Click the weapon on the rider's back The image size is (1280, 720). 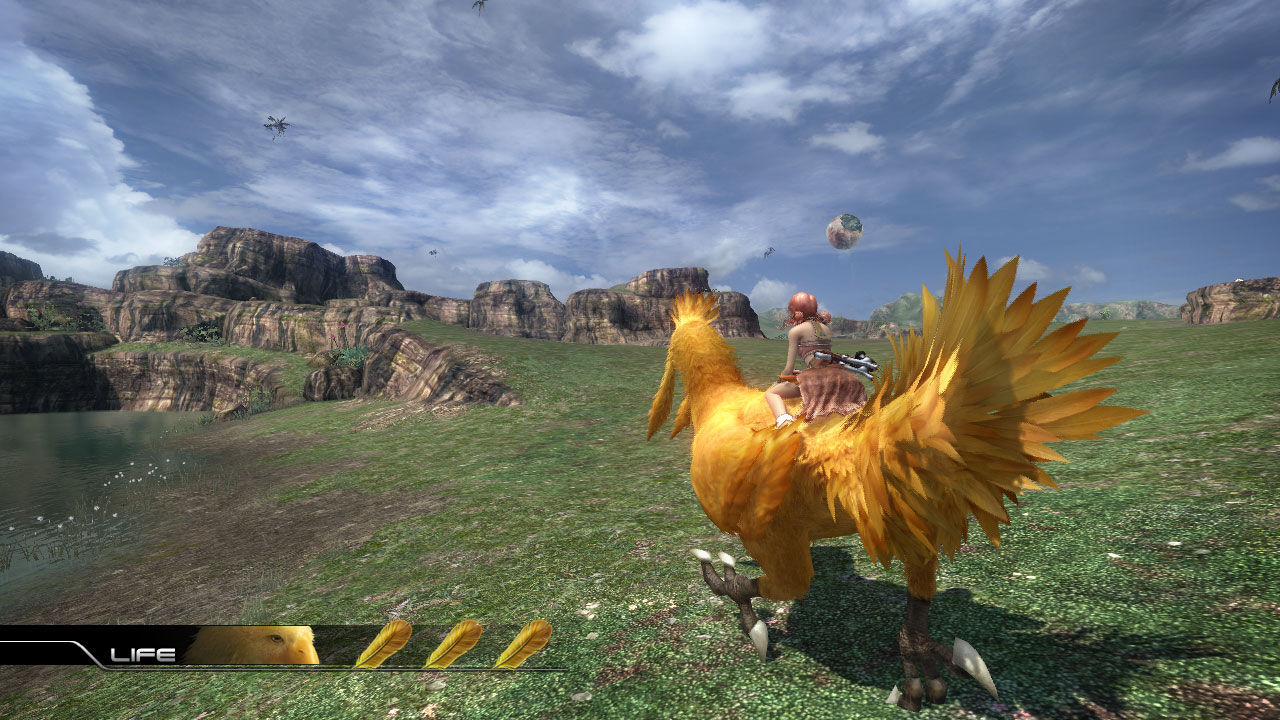(845, 365)
